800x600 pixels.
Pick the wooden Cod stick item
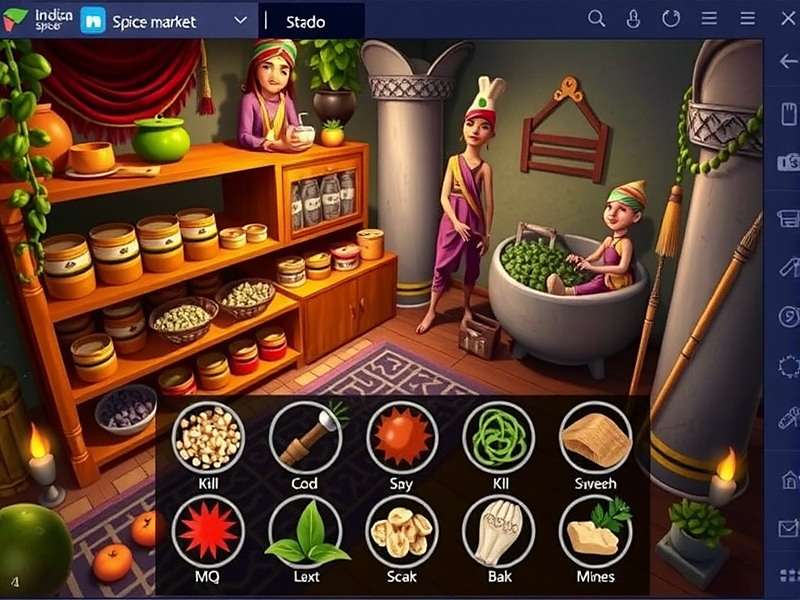click(x=305, y=437)
